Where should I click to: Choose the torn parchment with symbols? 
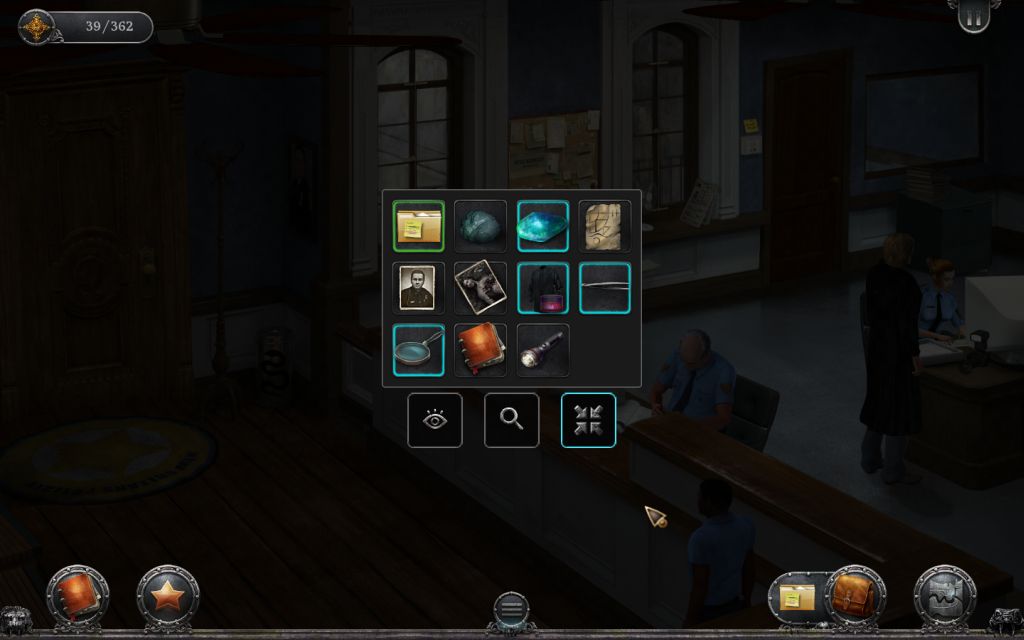pos(605,226)
